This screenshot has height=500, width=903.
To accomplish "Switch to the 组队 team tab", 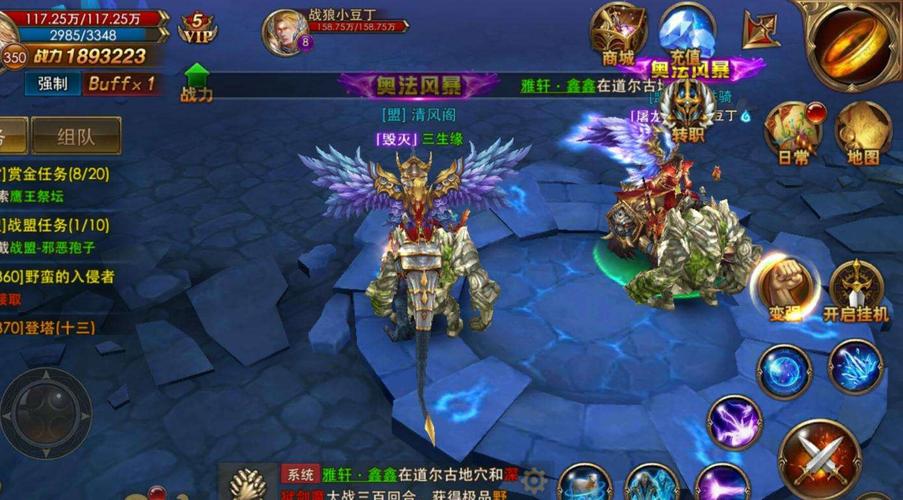I will click(76, 136).
